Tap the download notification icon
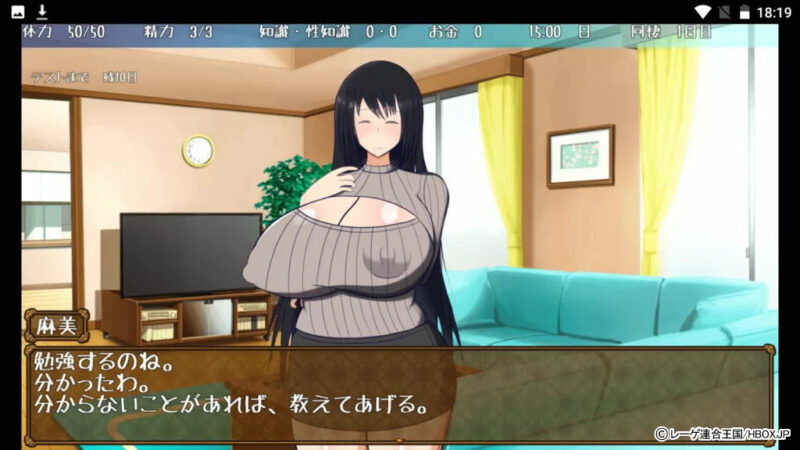The height and width of the screenshot is (450, 800). pyautogui.click(x=42, y=11)
